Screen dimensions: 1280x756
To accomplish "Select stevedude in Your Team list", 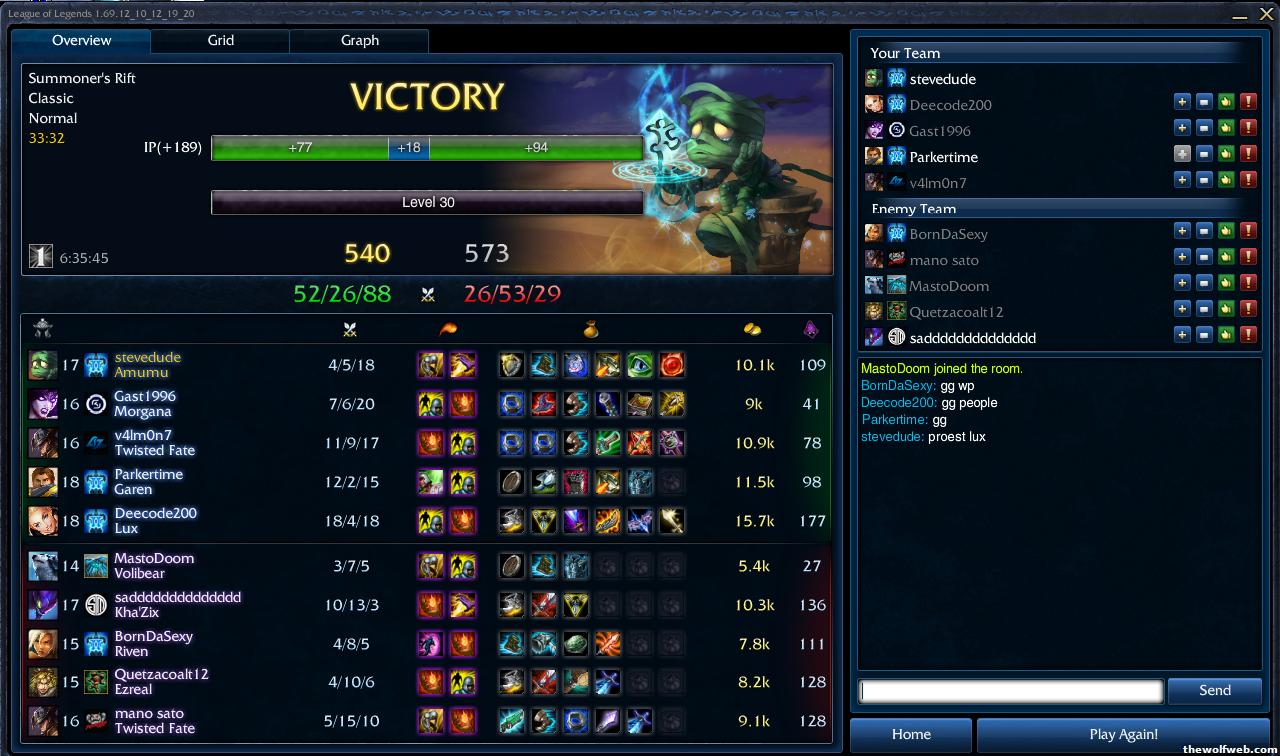I will pyautogui.click(x=942, y=79).
